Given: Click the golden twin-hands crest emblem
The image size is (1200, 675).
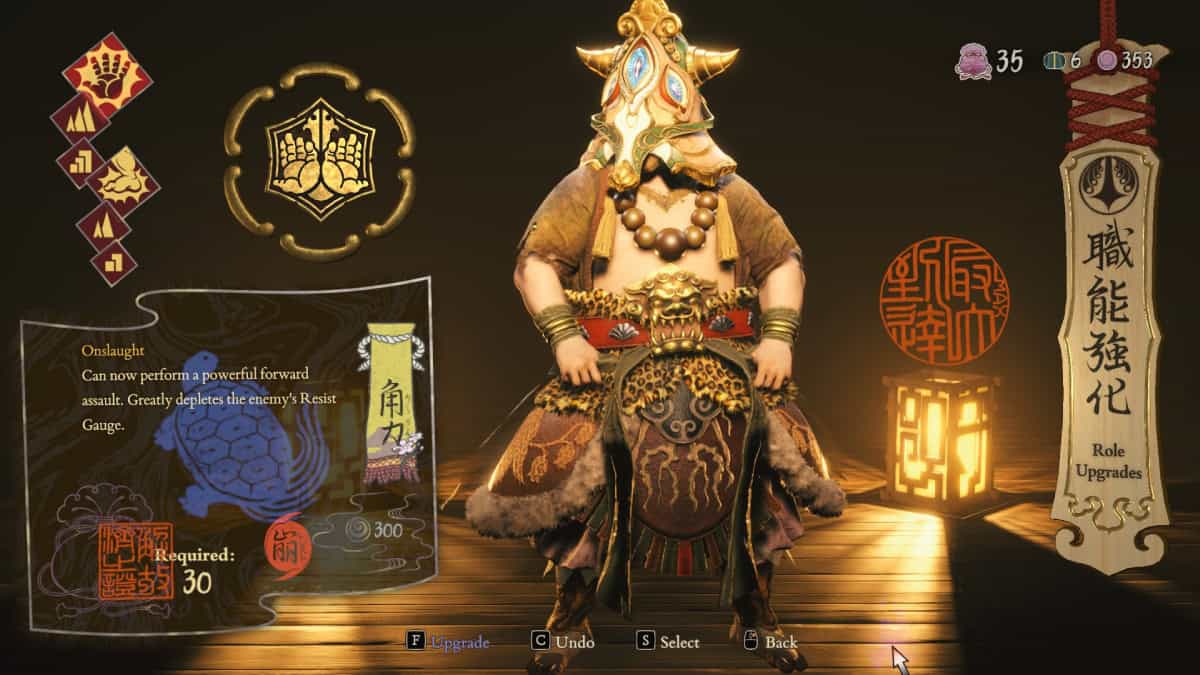Looking at the screenshot, I should [318, 160].
